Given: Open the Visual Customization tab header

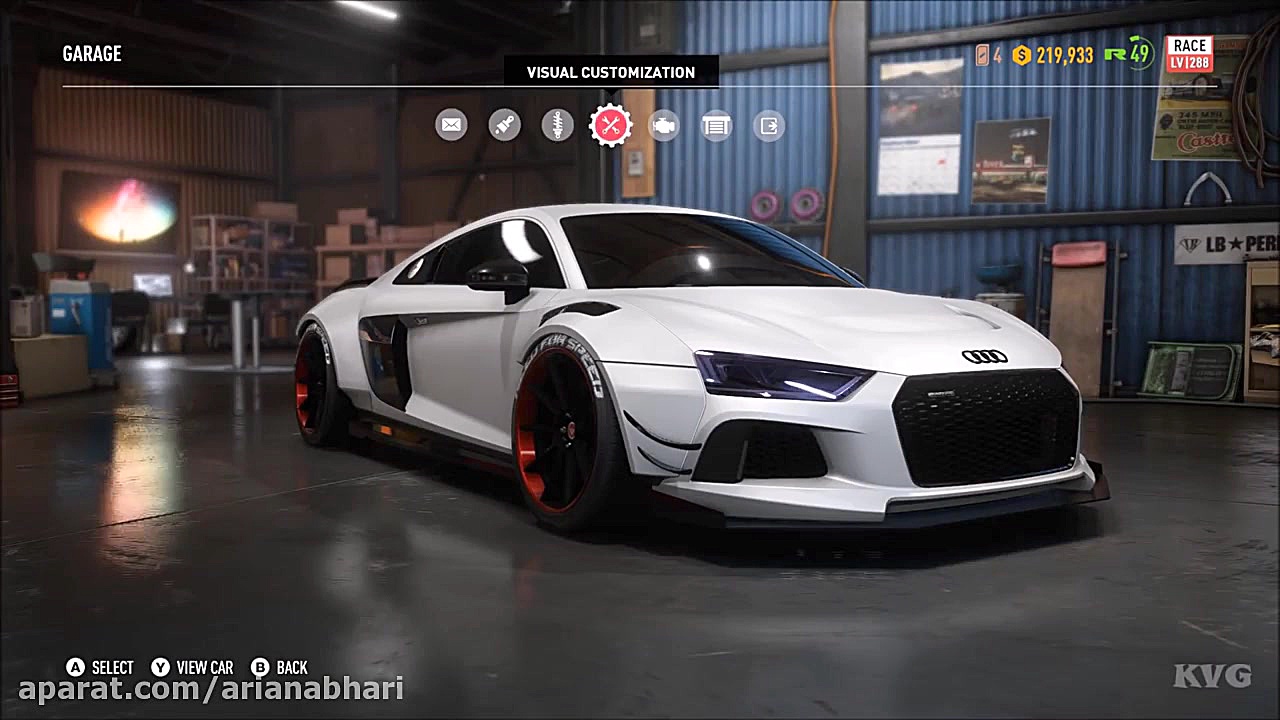Looking at the screenshot, I should (611, 72).
